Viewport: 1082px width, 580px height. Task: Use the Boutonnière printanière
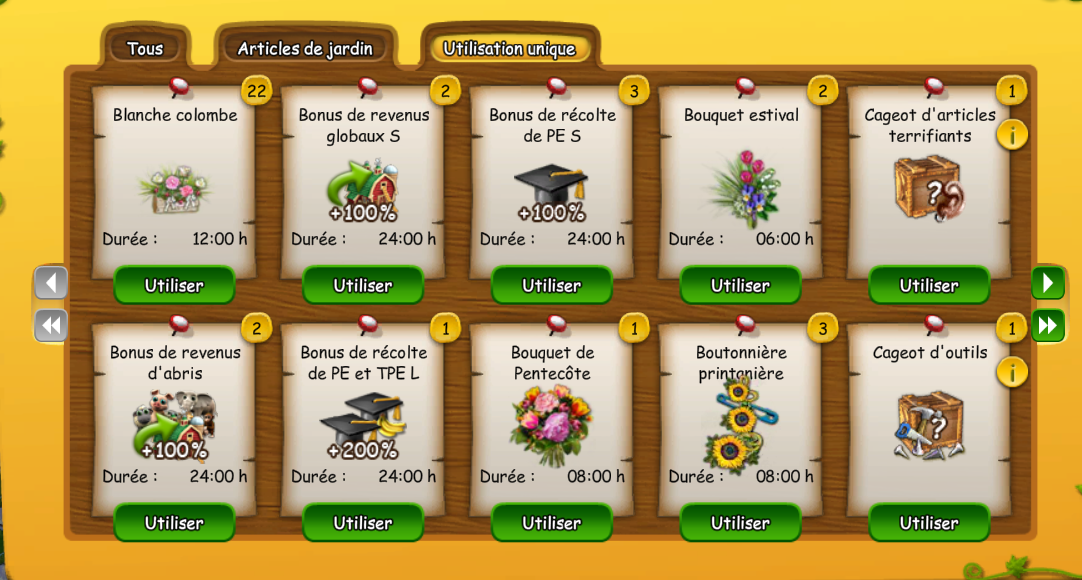(x=740, y=522)
